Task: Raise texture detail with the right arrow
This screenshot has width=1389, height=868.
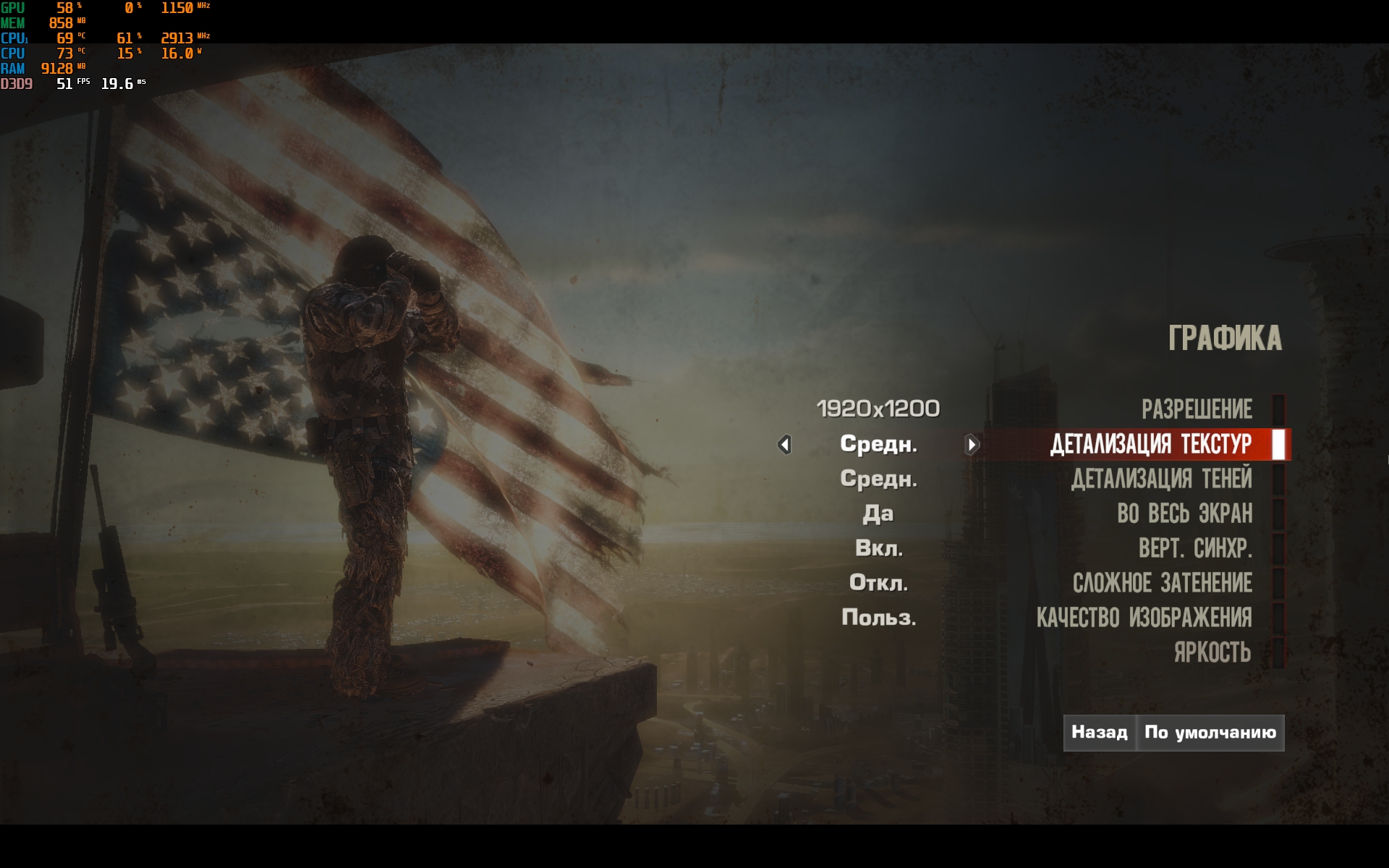Action: (972, 444)
